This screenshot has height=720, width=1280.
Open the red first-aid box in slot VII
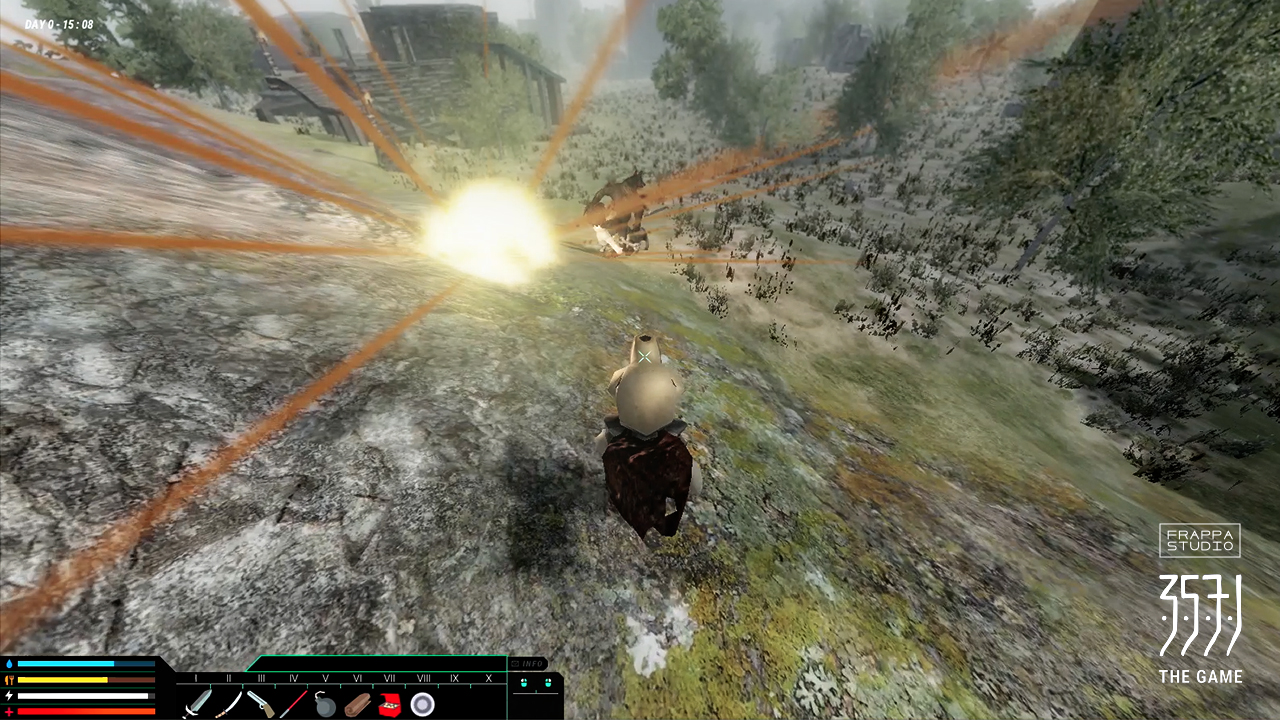[x=389, y=704]
